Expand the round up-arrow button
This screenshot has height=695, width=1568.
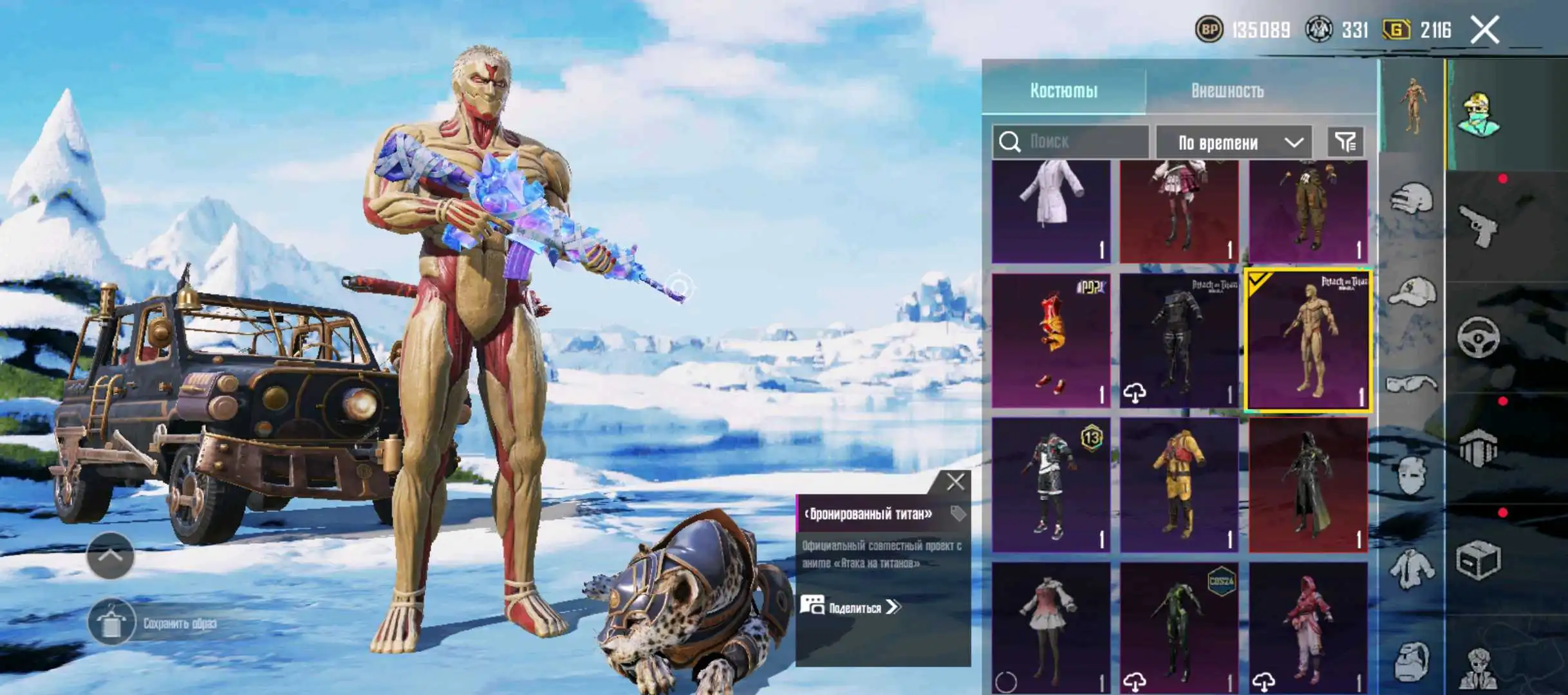coord(111,555)
